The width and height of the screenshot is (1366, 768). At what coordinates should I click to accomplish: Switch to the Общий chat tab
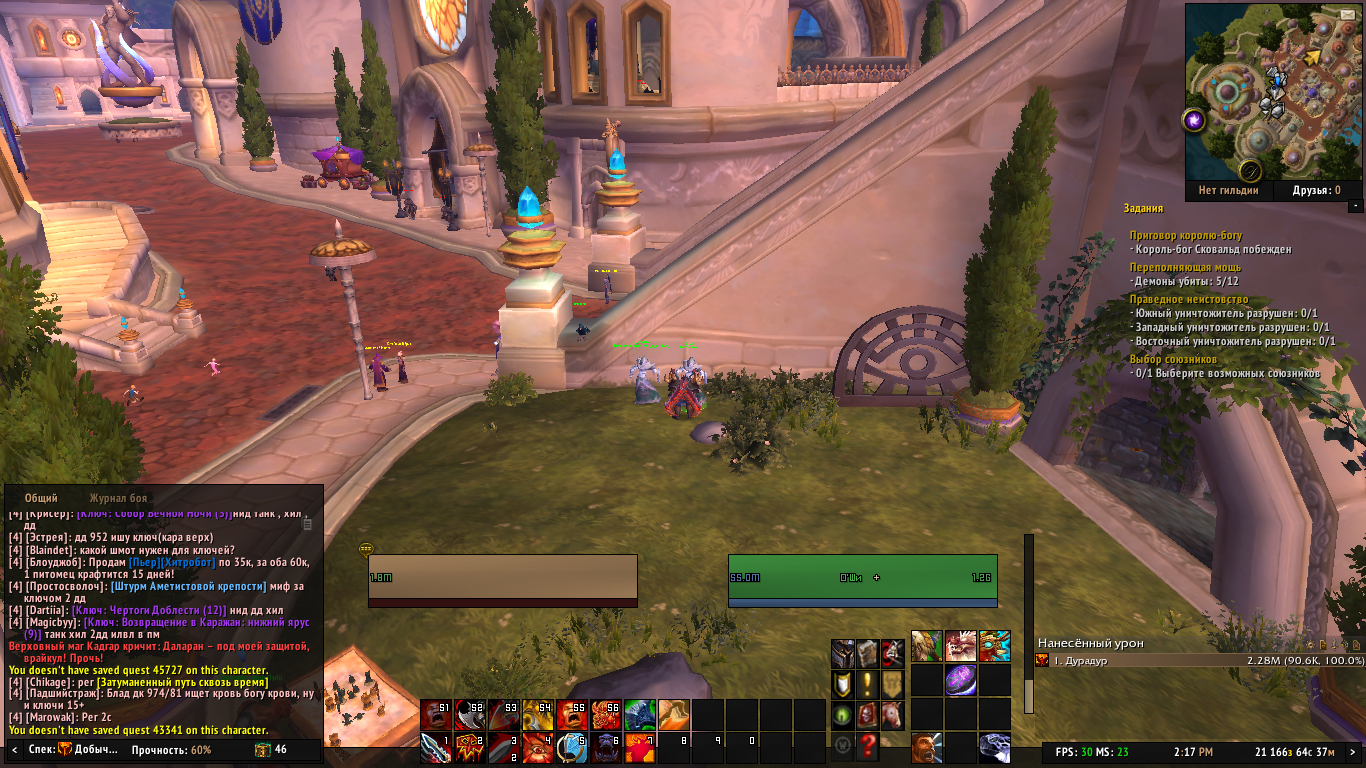[x=41, y=497]
